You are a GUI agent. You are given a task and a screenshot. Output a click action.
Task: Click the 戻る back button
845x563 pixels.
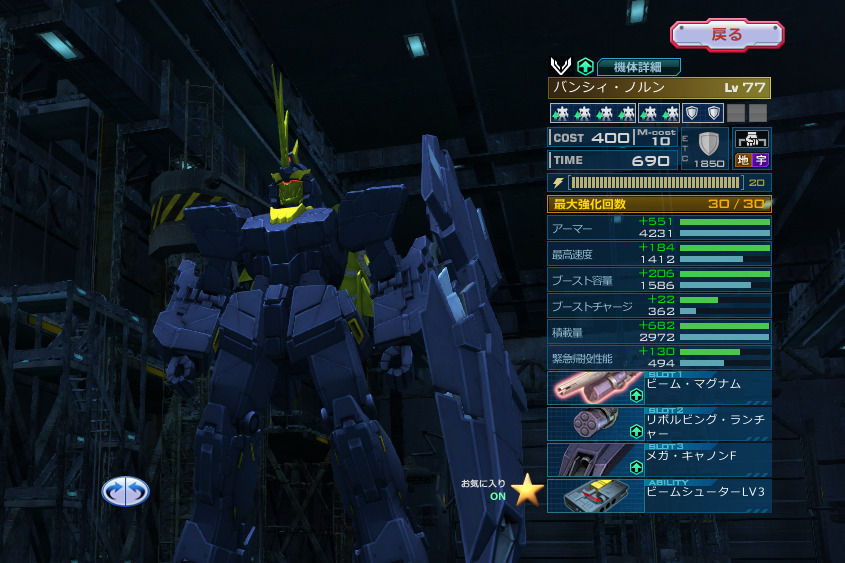pos(727,35)
